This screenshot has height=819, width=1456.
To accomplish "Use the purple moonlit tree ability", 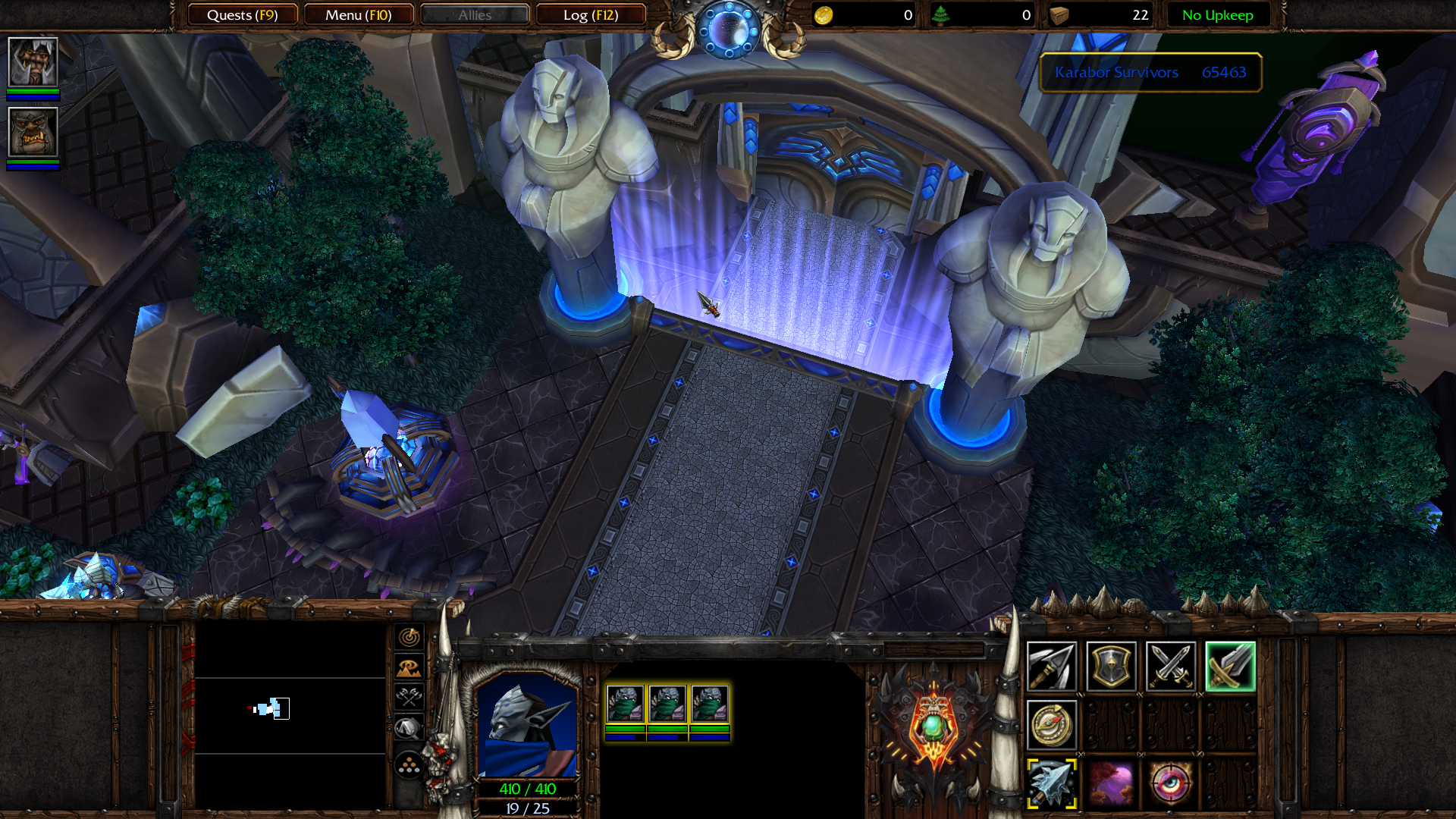I will coord(1111,783).
